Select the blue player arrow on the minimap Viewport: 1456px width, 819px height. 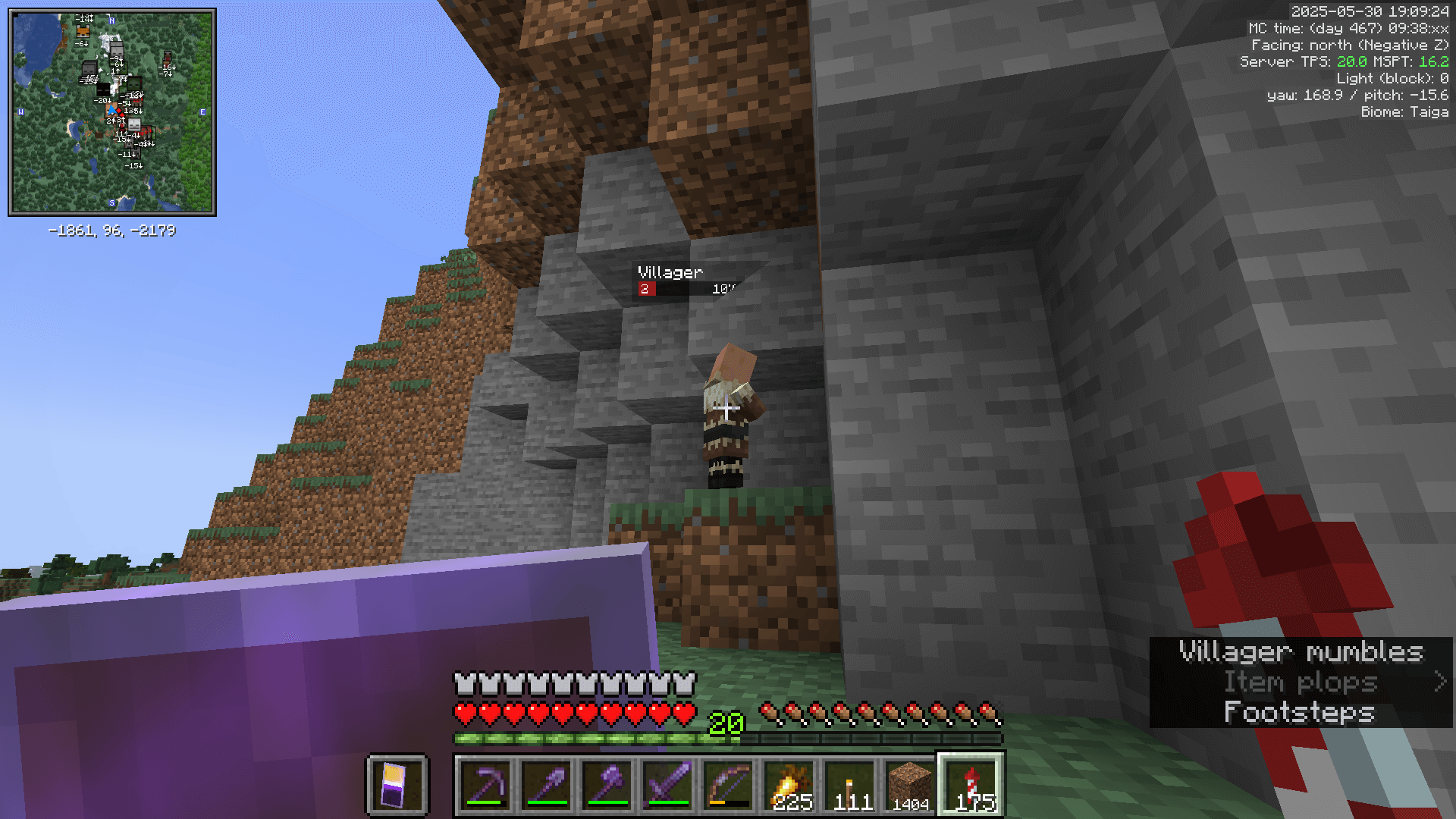click(111, 108)
